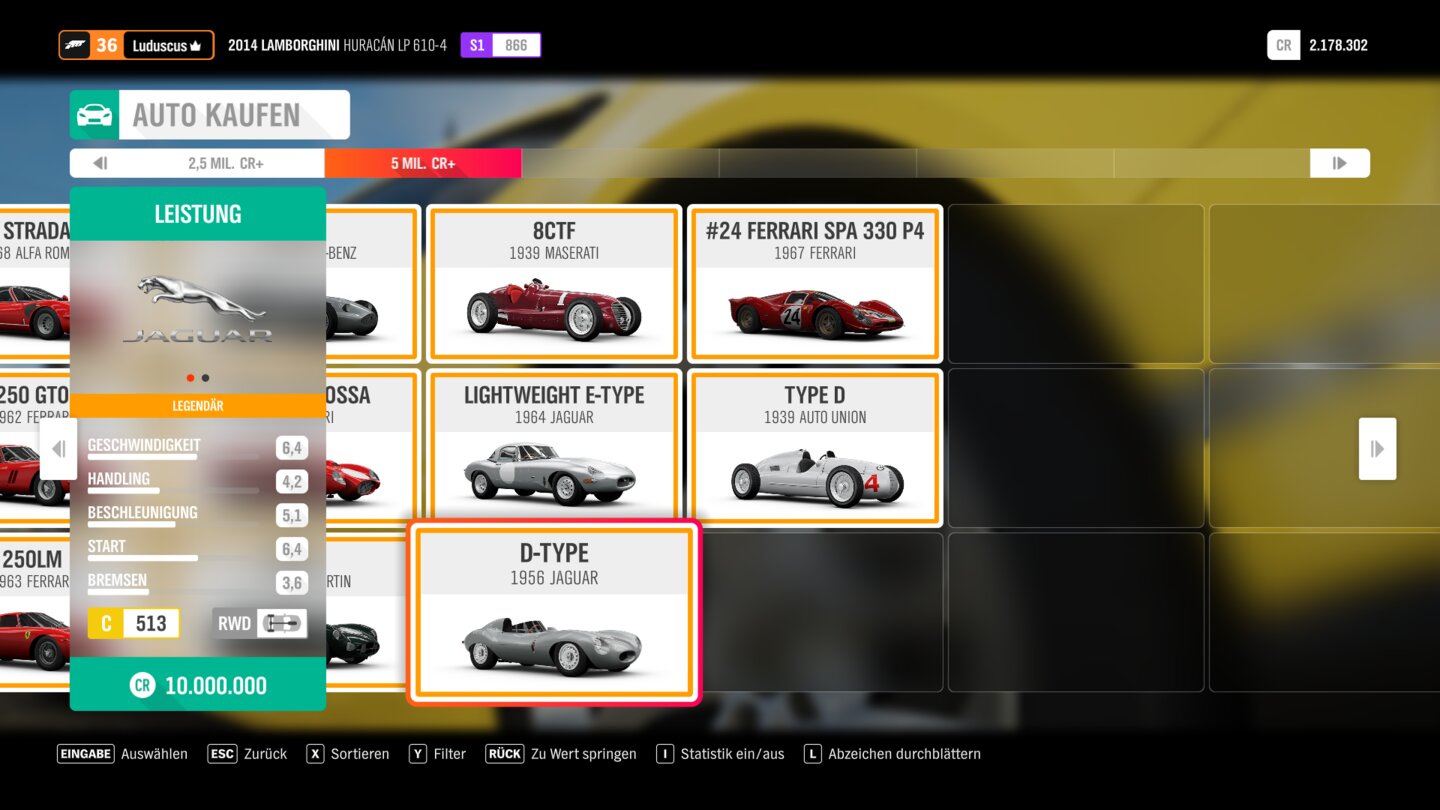Select the 1939 Auto Union Type D tile
Image resolution: width=1440 pixels, height=810 pixels.
(815, 448)
